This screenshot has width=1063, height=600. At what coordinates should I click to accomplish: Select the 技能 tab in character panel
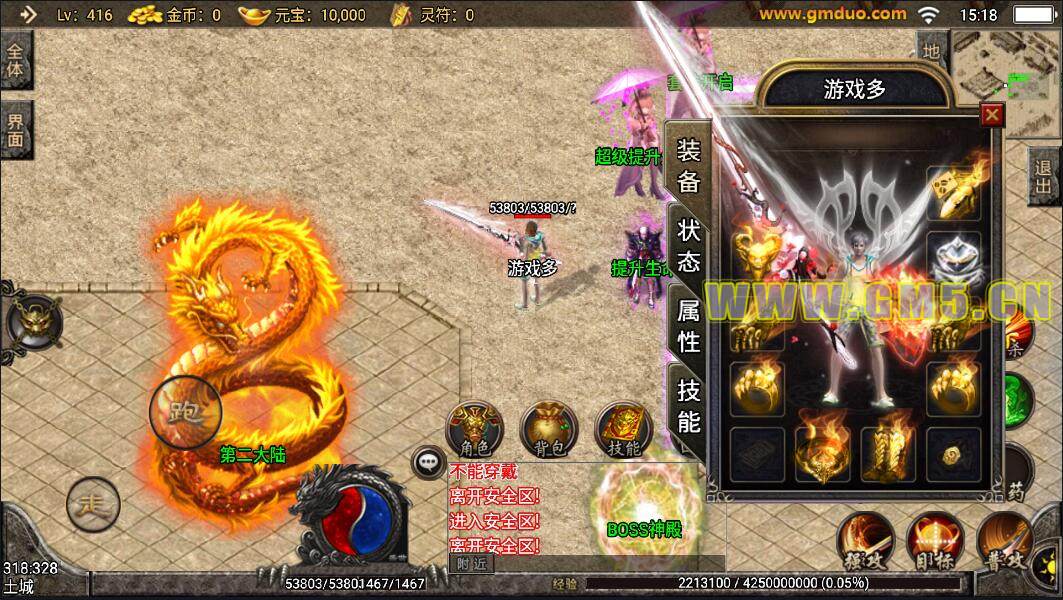click(x=689, y=405)
